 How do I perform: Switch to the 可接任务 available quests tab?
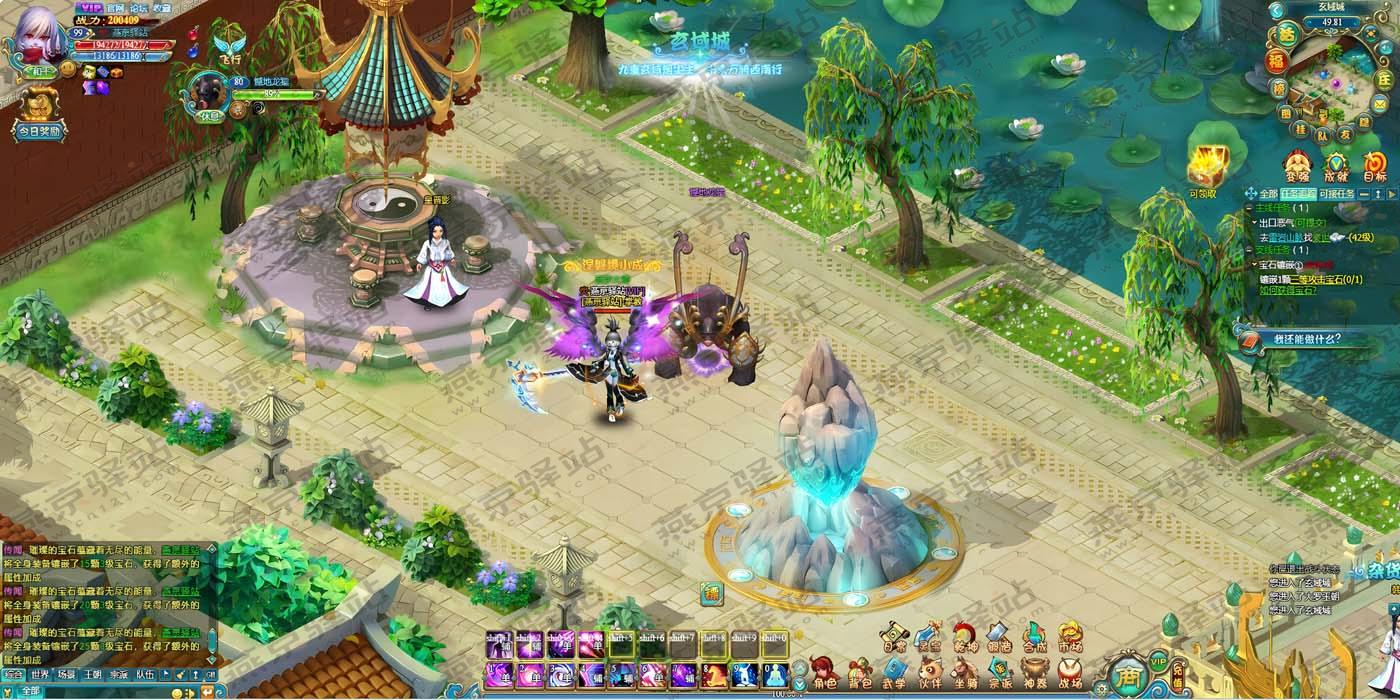pyautogui.click(x=1336, y=193)
